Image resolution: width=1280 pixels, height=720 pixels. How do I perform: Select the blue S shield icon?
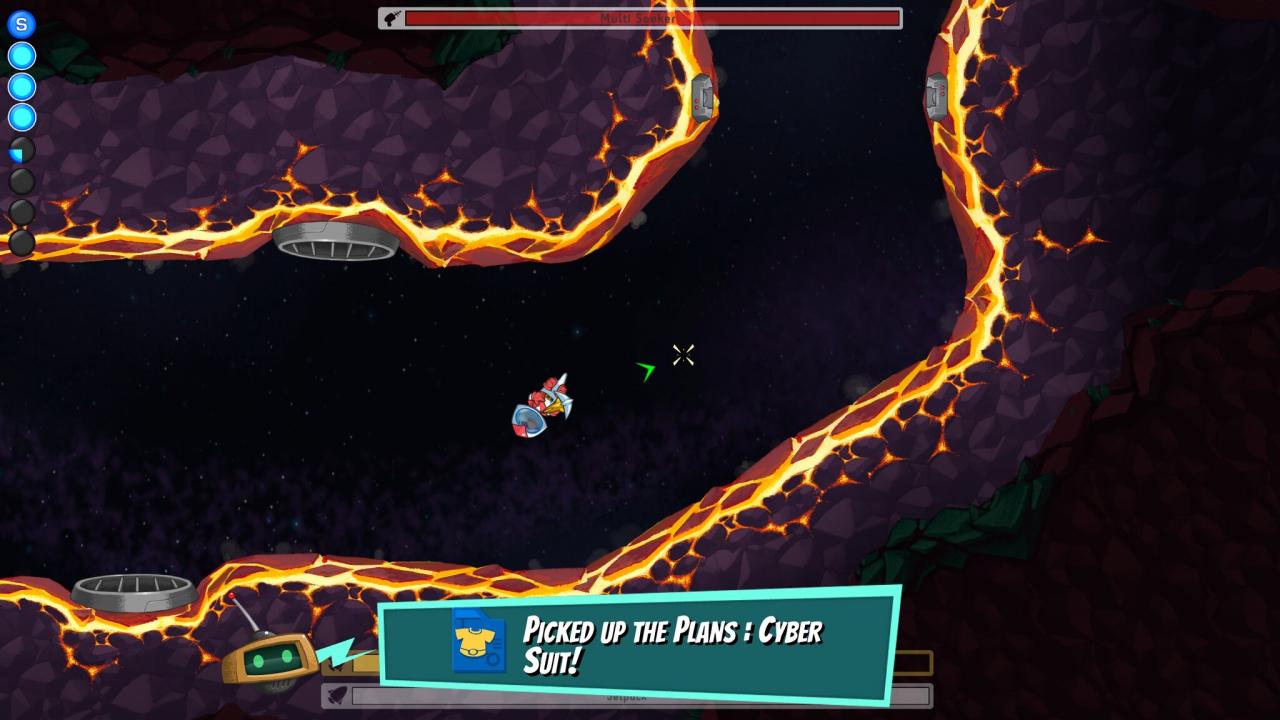tap(21, 25)
